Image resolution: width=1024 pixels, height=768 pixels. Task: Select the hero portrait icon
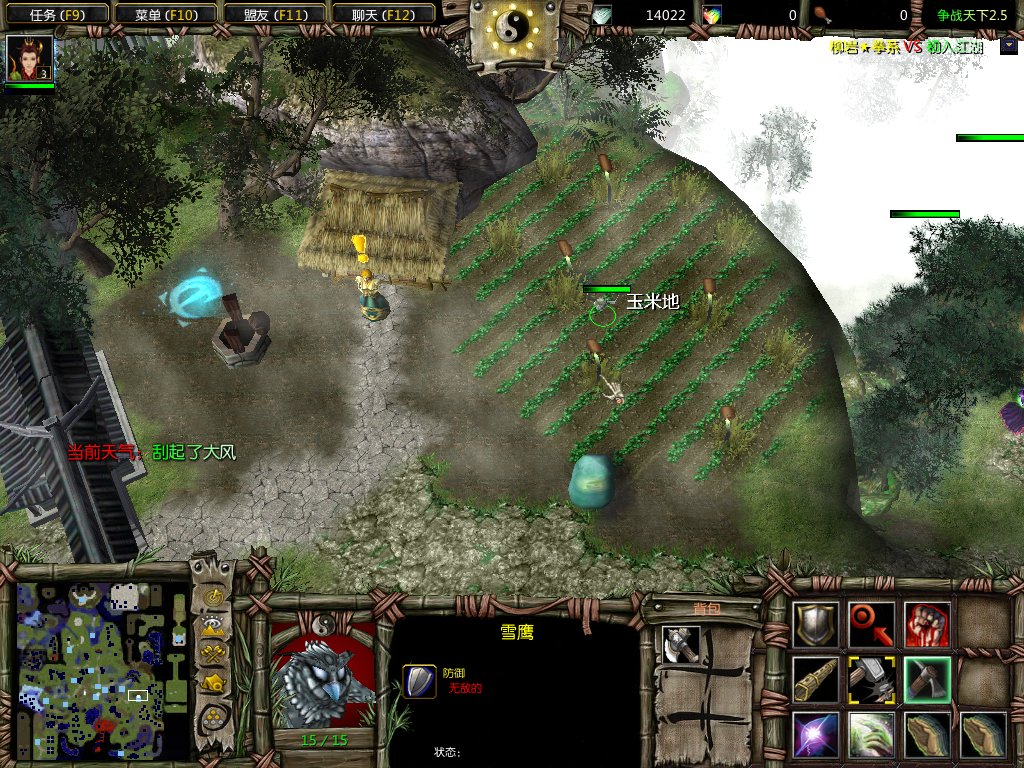29,60
